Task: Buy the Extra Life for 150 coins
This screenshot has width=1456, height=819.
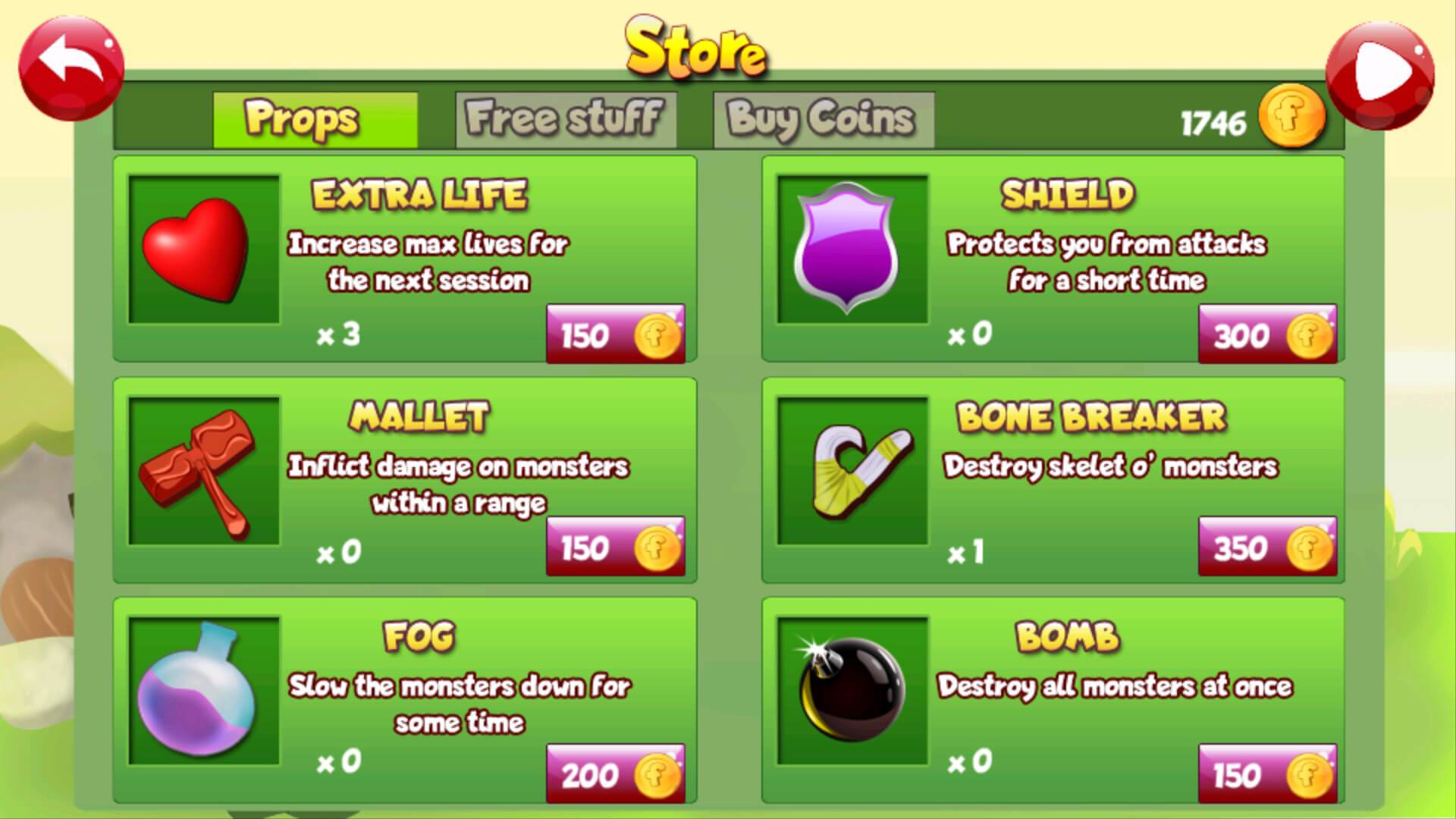Action: click(x=614, y=335)
